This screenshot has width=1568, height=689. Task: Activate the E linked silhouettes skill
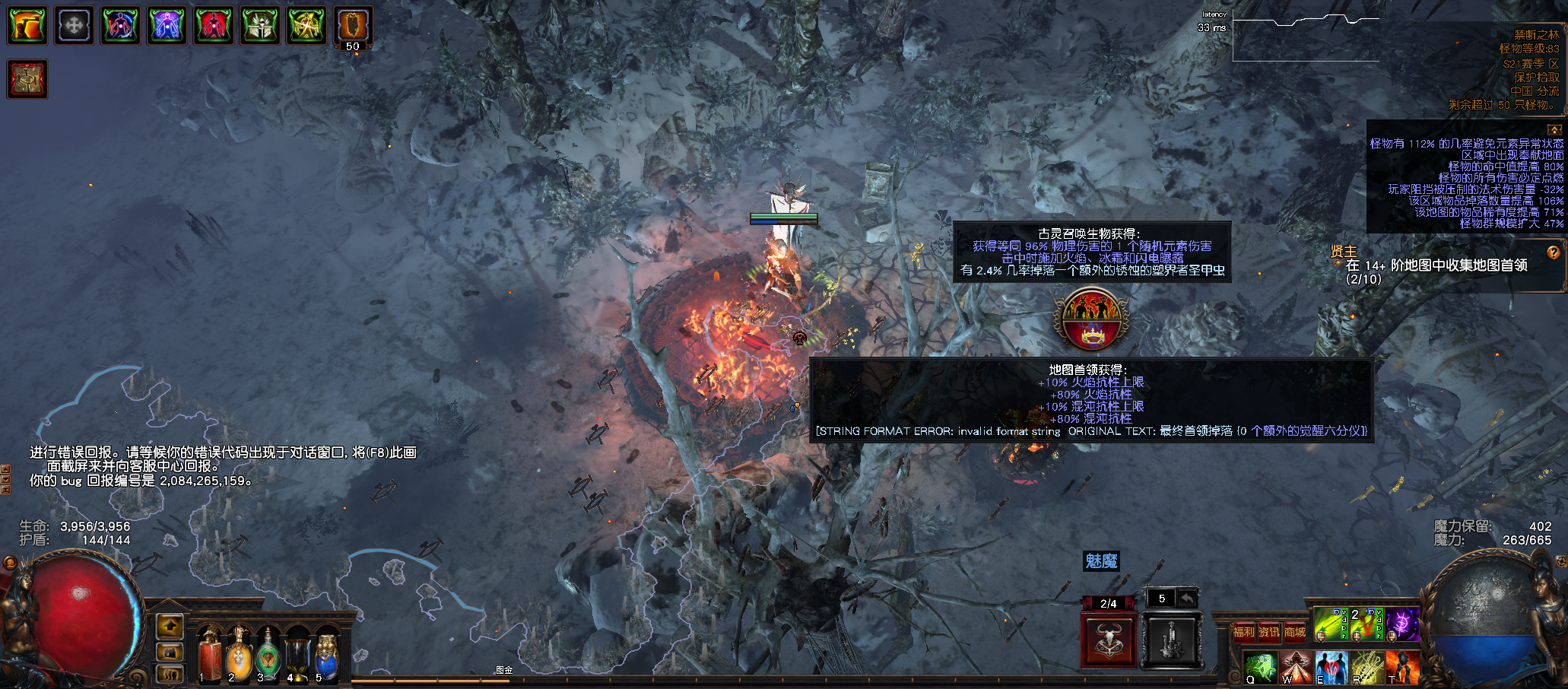[x=1332, y=667]
